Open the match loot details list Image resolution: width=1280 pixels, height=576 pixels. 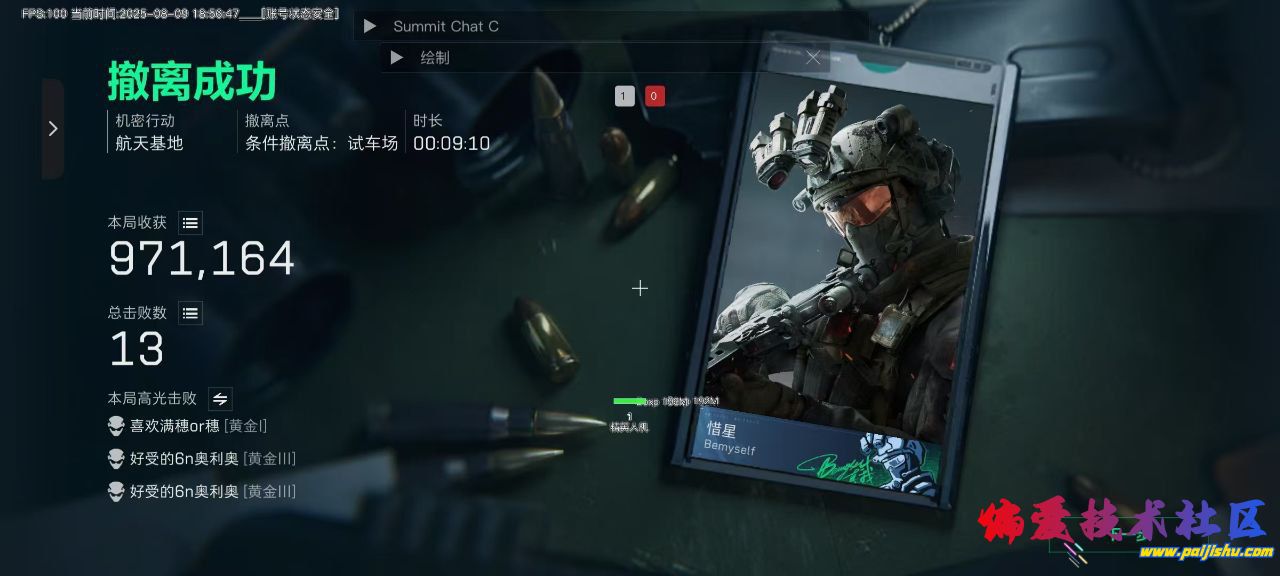pos(190,223)
